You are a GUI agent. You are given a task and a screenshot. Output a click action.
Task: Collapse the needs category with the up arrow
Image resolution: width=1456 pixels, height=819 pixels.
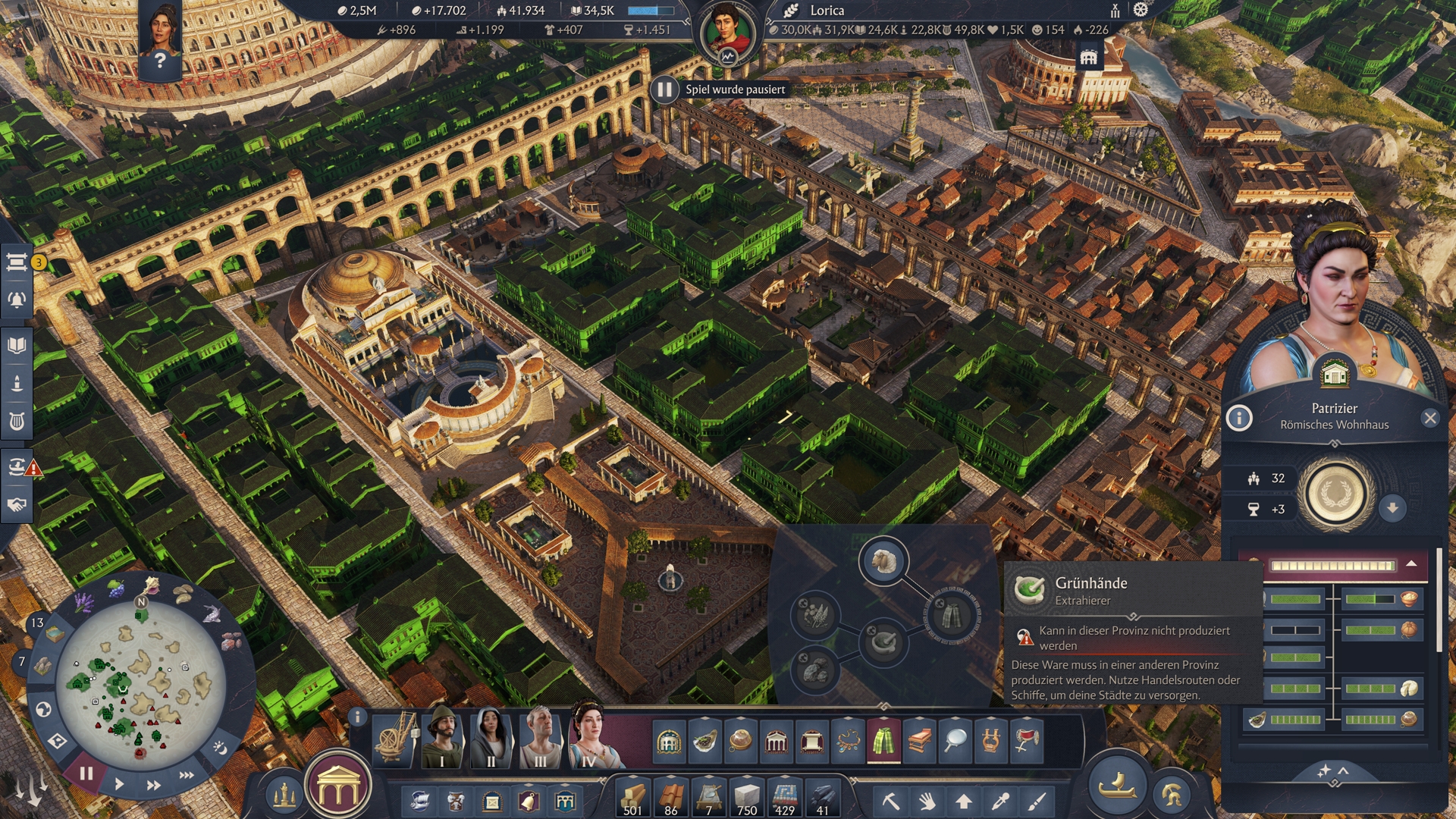(1411, 564)
